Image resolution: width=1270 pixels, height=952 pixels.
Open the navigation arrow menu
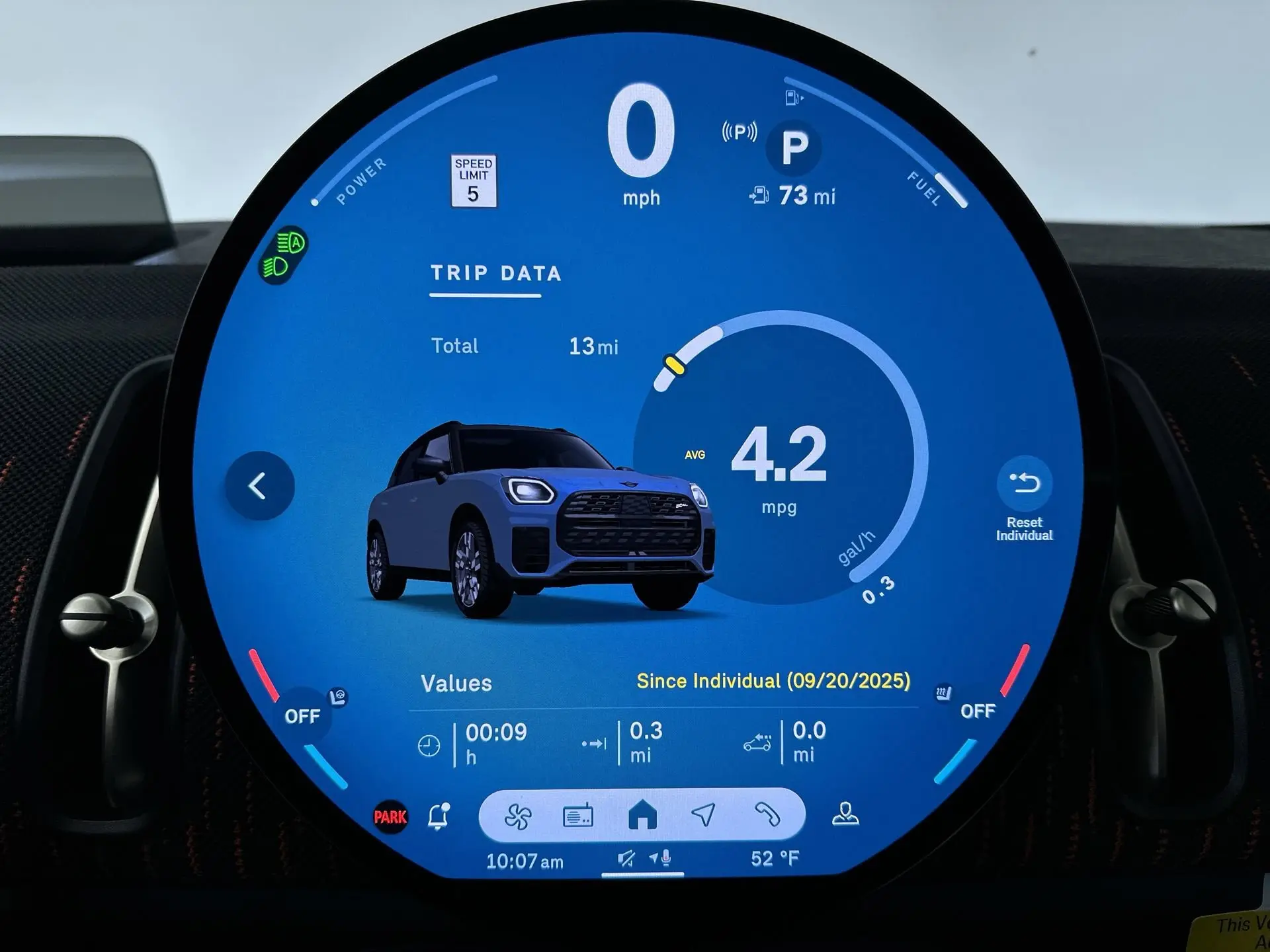coord(703,815)
